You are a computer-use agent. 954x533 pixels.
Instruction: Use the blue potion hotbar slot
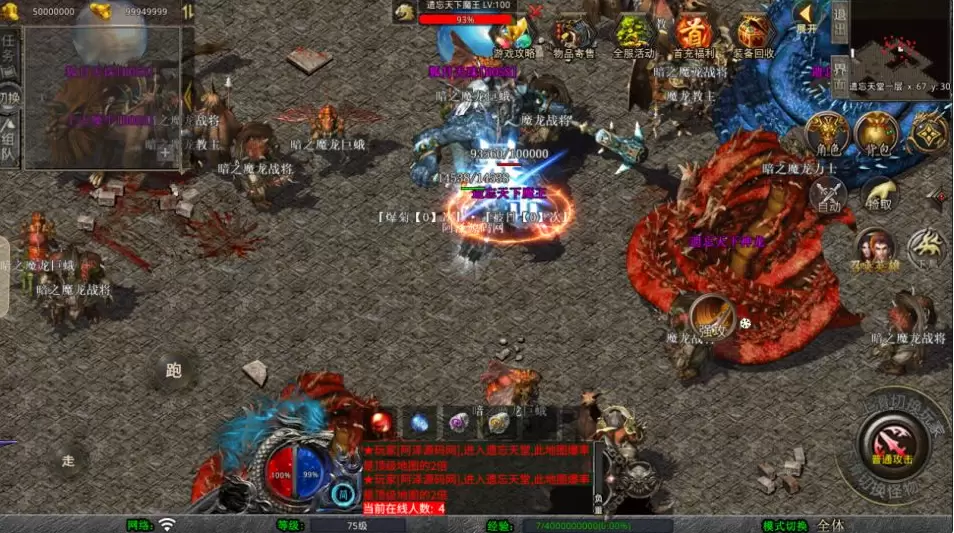(x=420, y=421)
